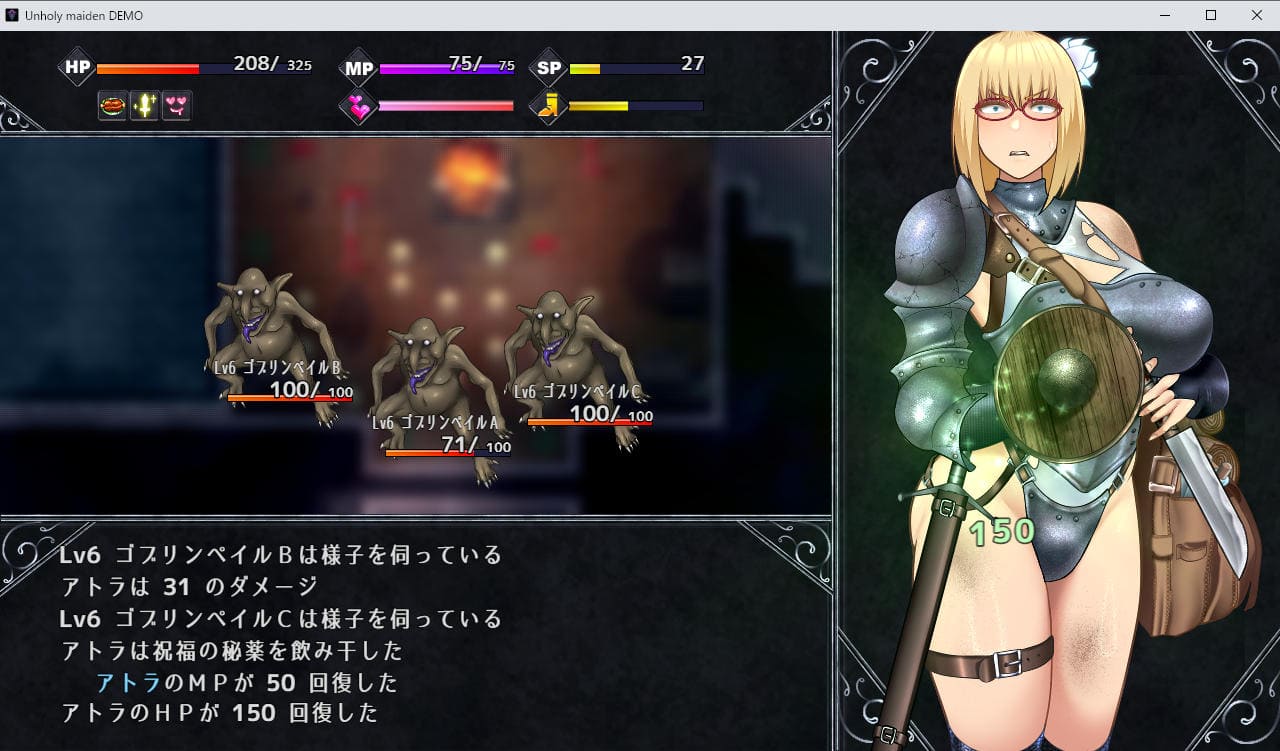The height and width of the screenshot is (751, 1280).
Task: Close the Unholy maiden DEMO window
Action: pos(1256,15)
